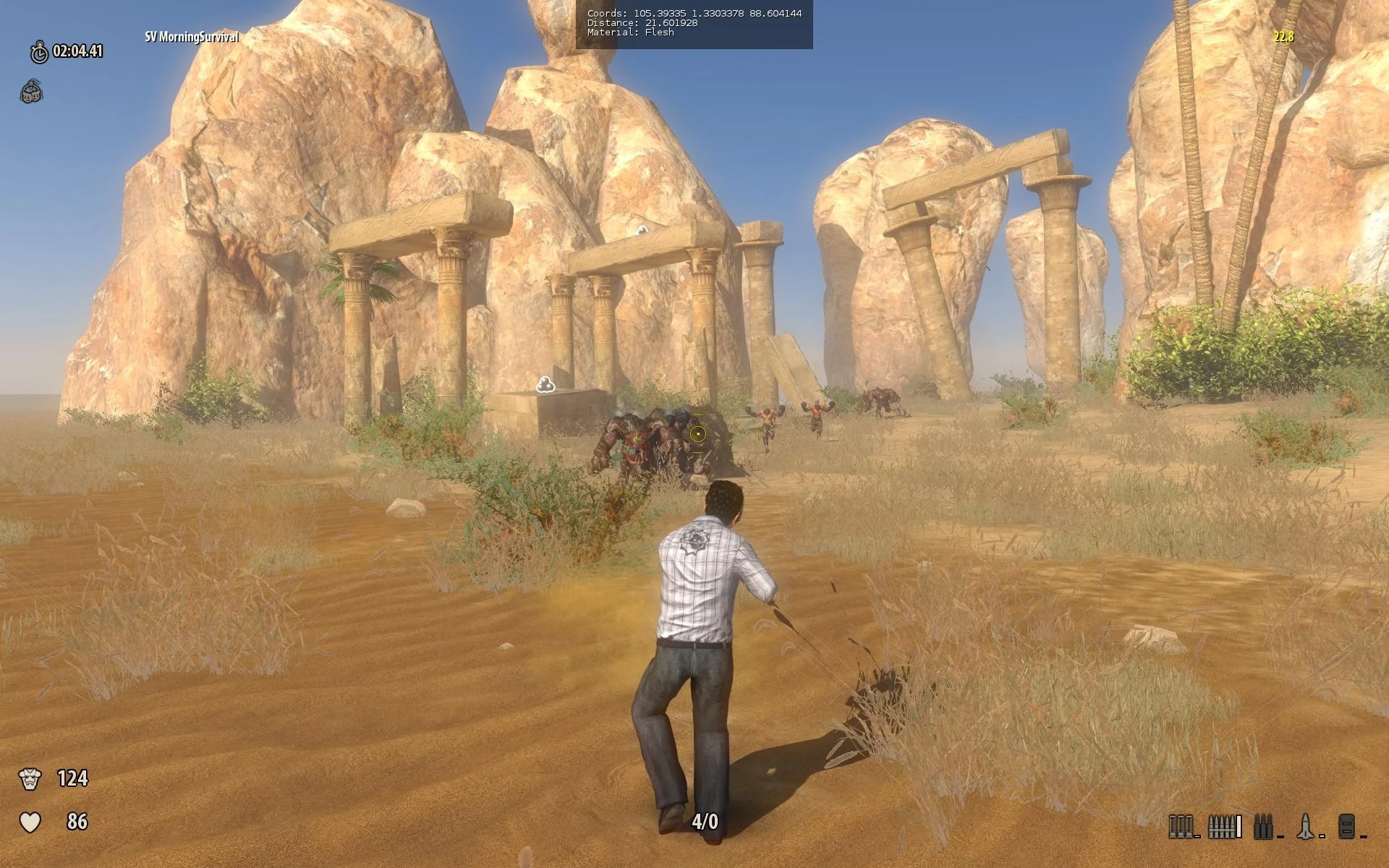Select the sniper rounds ammo icon
Image resolution: width=1389 pixels, height=868 pixels.
[1263, 825]
